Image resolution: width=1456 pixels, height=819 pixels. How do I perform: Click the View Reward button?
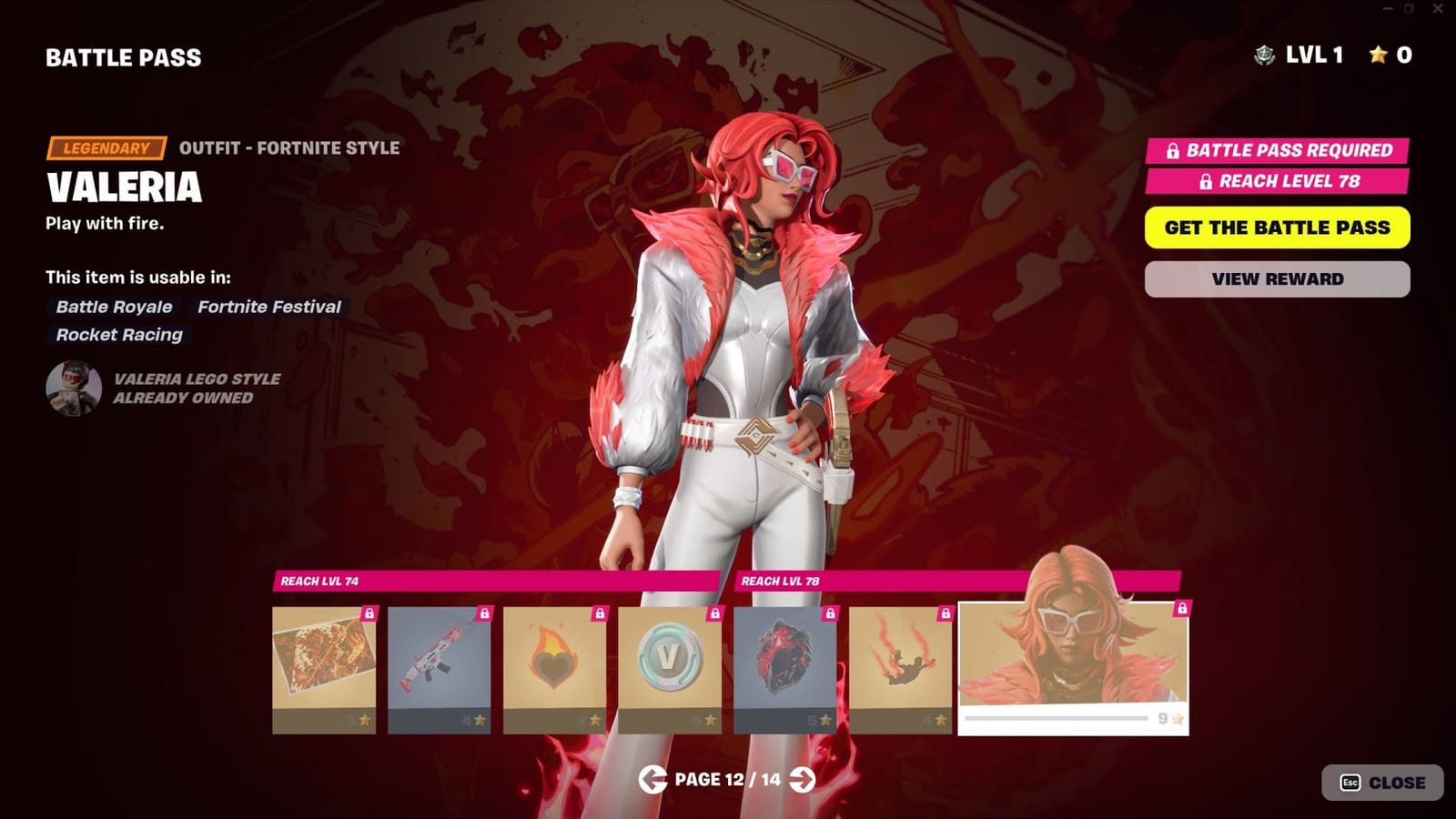pyautogui.click(x=1277, y=278)
